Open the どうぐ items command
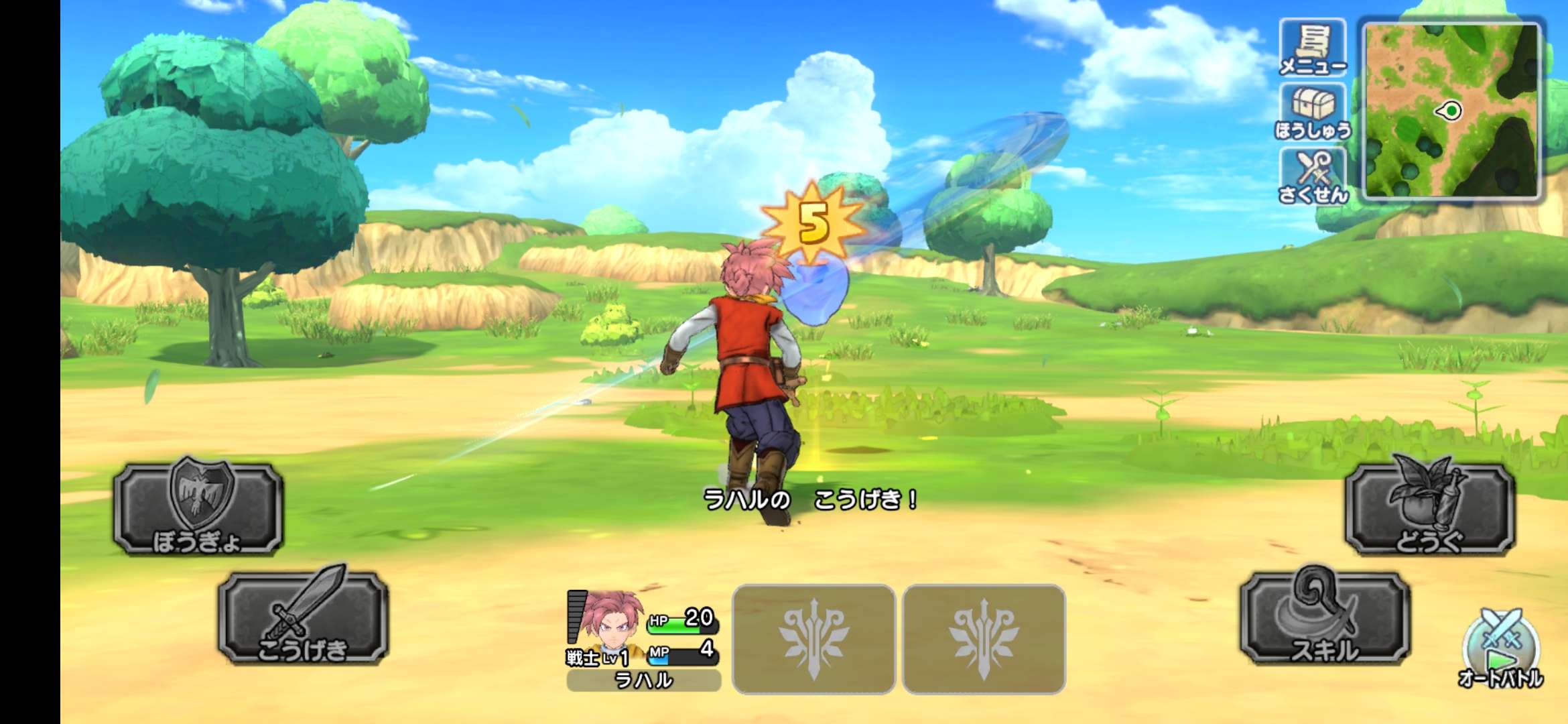Viewport: 1568px width, 724px height. pos(1429,509)
